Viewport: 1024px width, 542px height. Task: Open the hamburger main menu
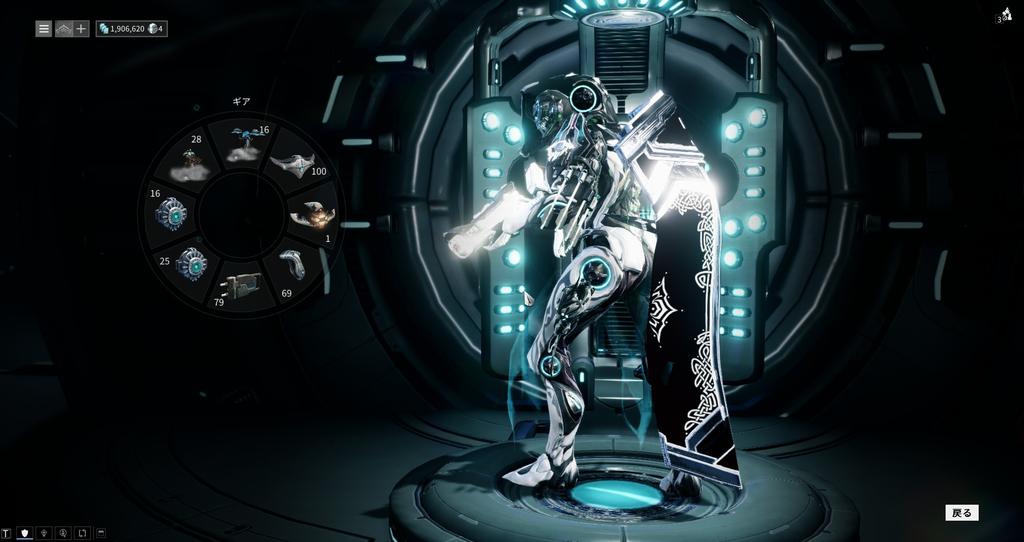(44, 29)
